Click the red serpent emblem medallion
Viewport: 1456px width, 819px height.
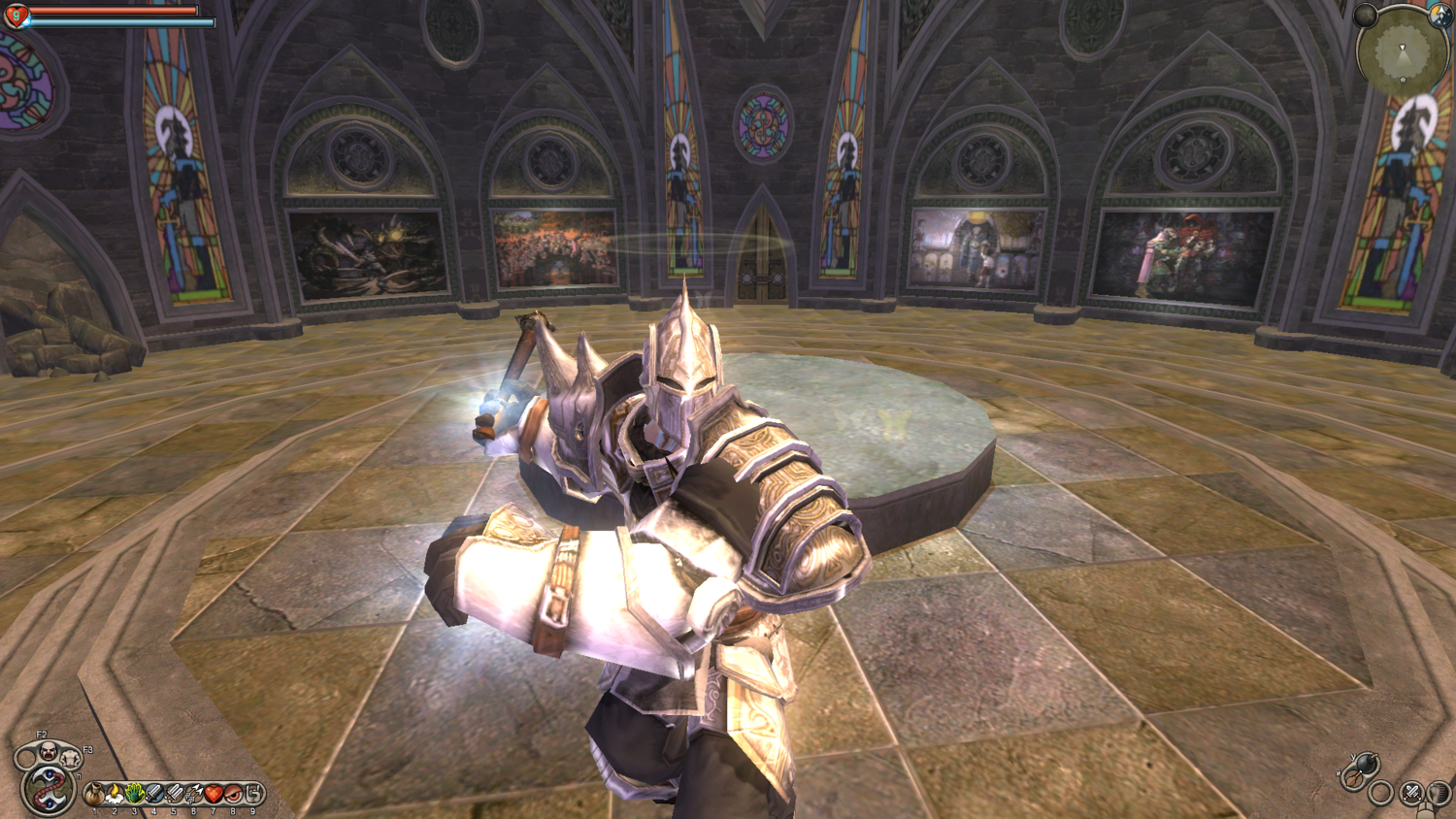click(49, 790)
